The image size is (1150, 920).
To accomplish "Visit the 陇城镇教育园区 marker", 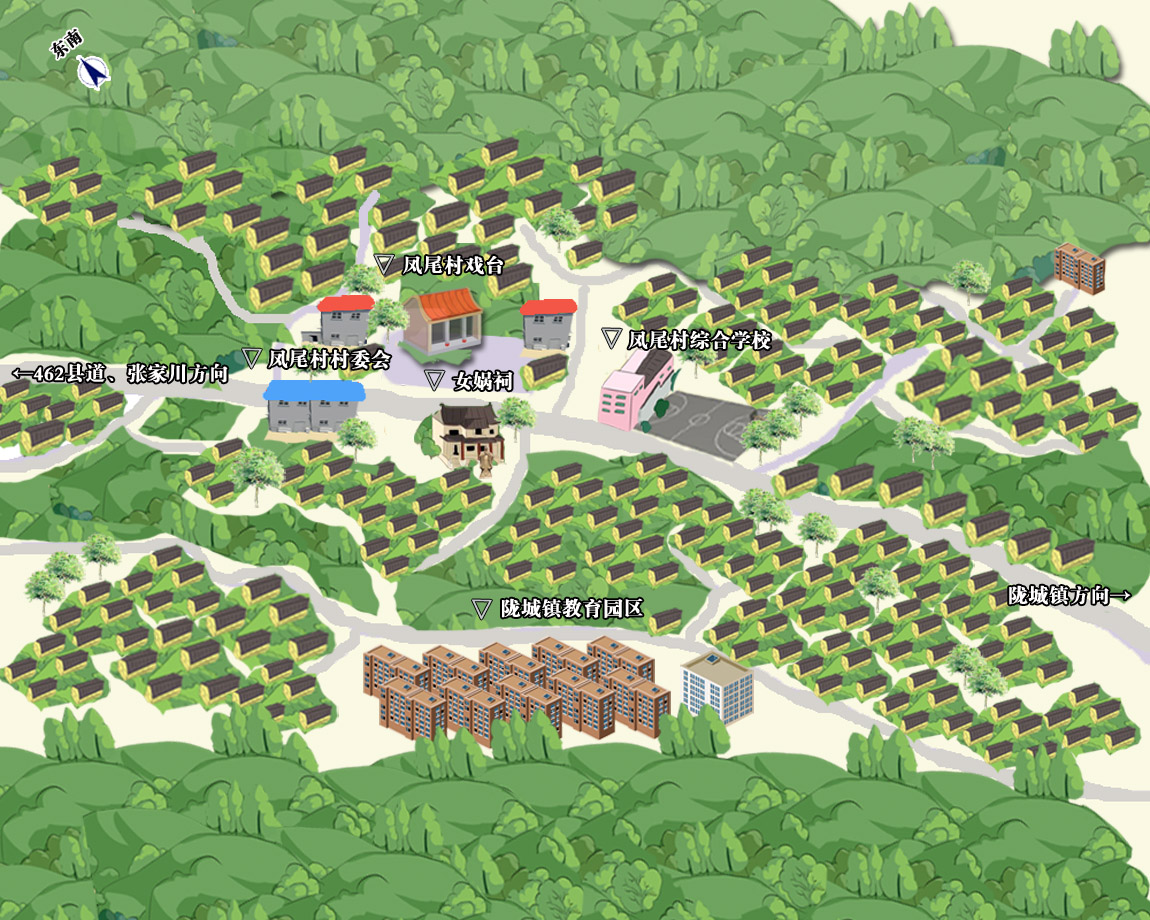I will pyautogui.click(x=560, y=608).
